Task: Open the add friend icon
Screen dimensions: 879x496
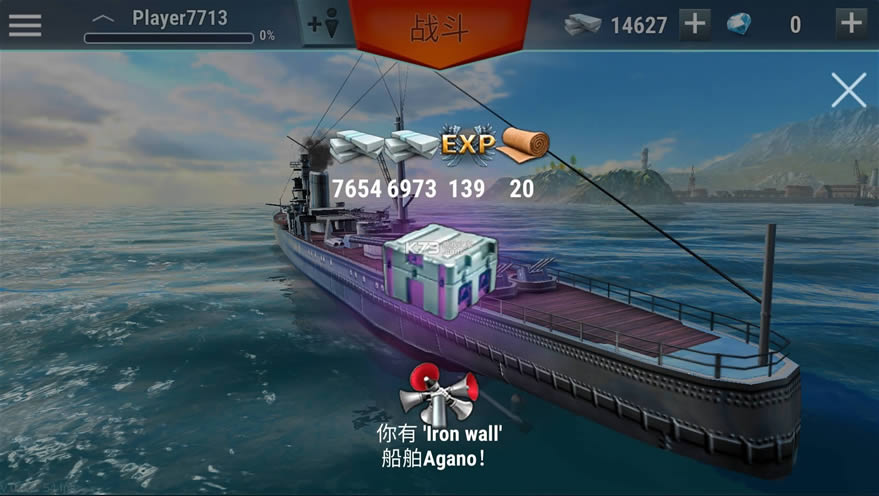Action: click(x=326, y=24)
